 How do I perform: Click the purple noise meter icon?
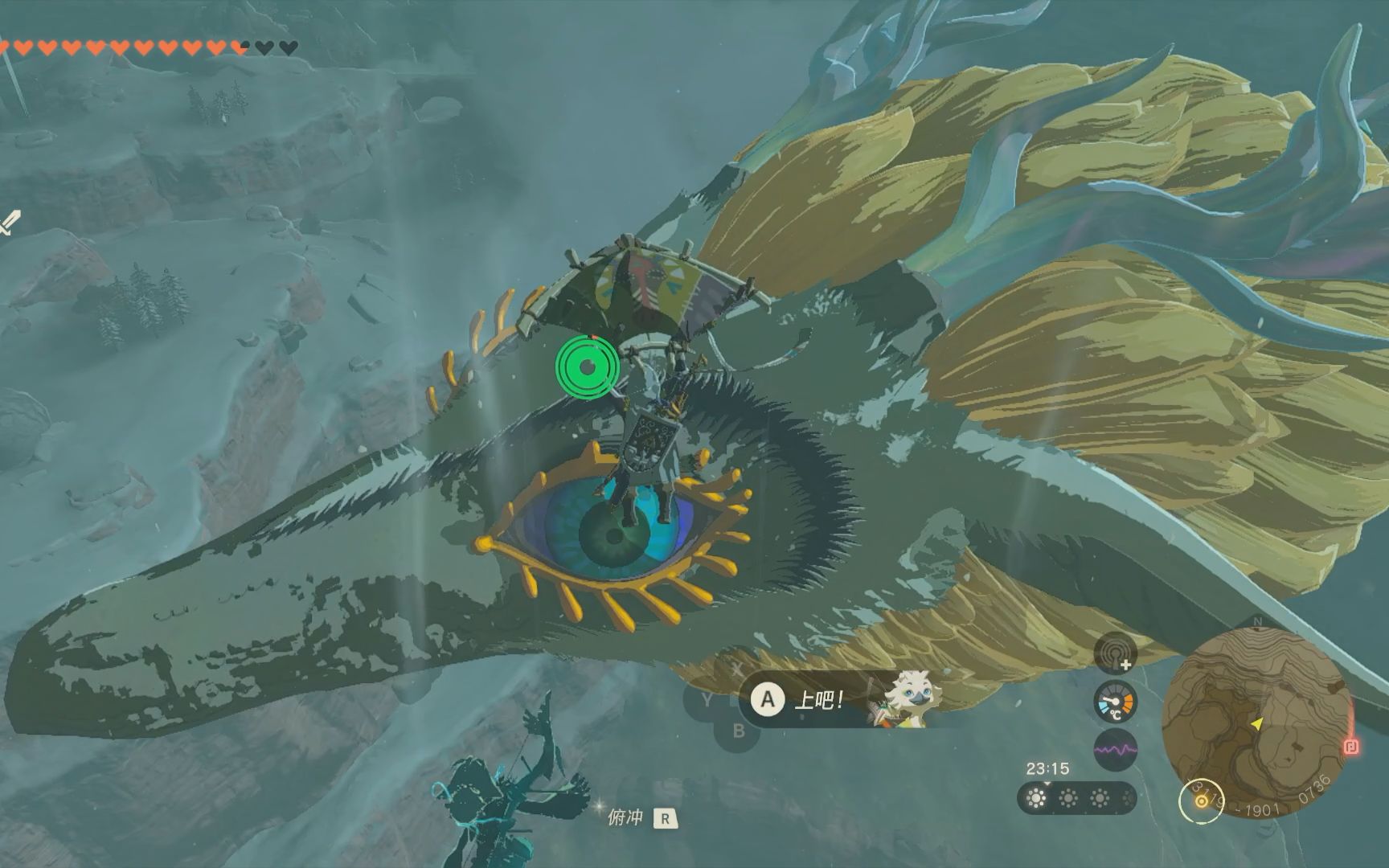[1115, 749]
